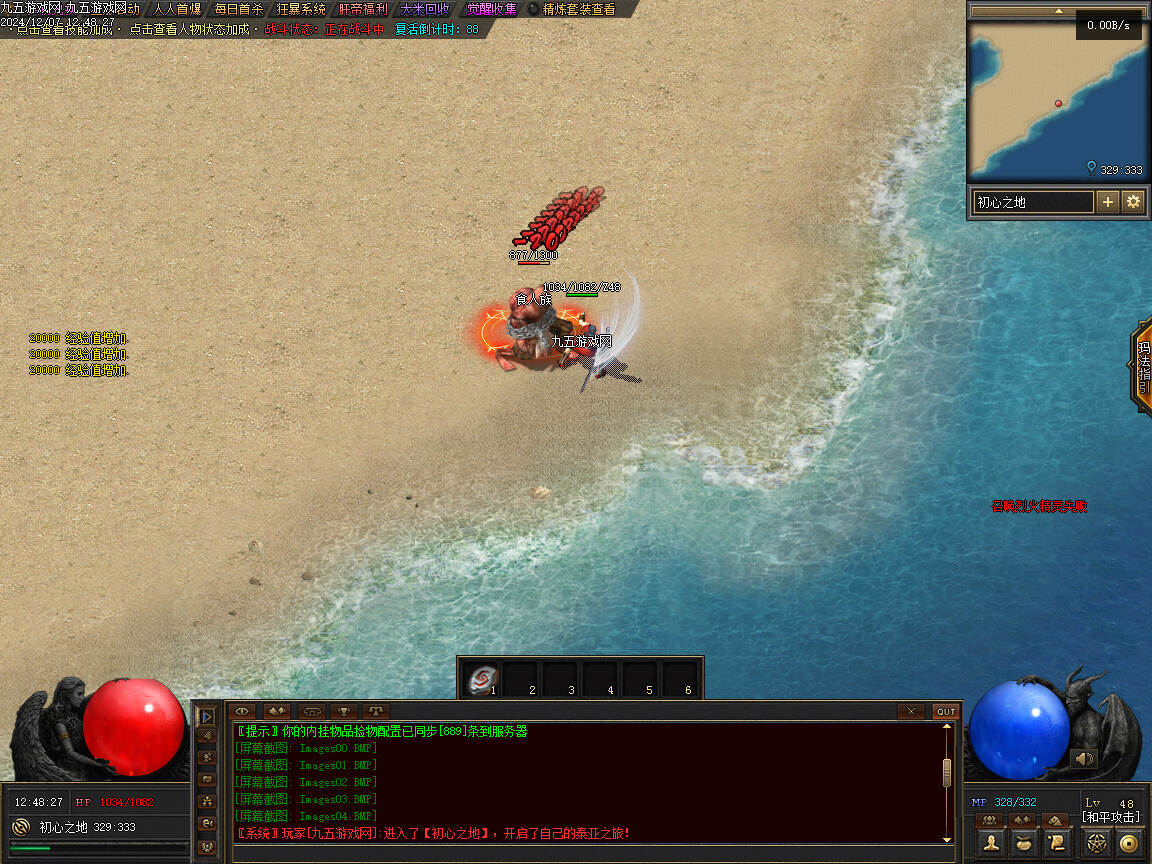The width and height of the screenshot is (1152, 864).
Task: Click the 点击查看人物状态加成 link
Action: tap(188, 30)
